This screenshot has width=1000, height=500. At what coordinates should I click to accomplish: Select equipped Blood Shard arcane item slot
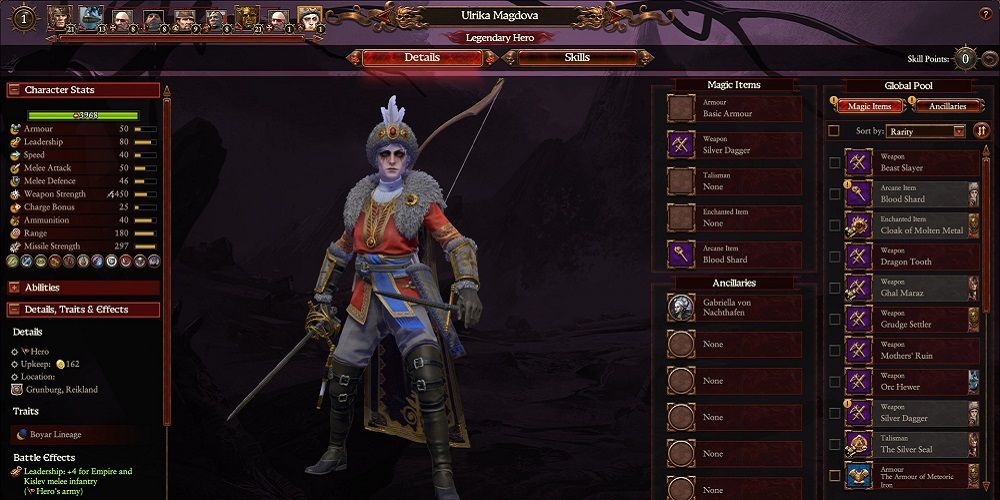(x=734, y=254)
